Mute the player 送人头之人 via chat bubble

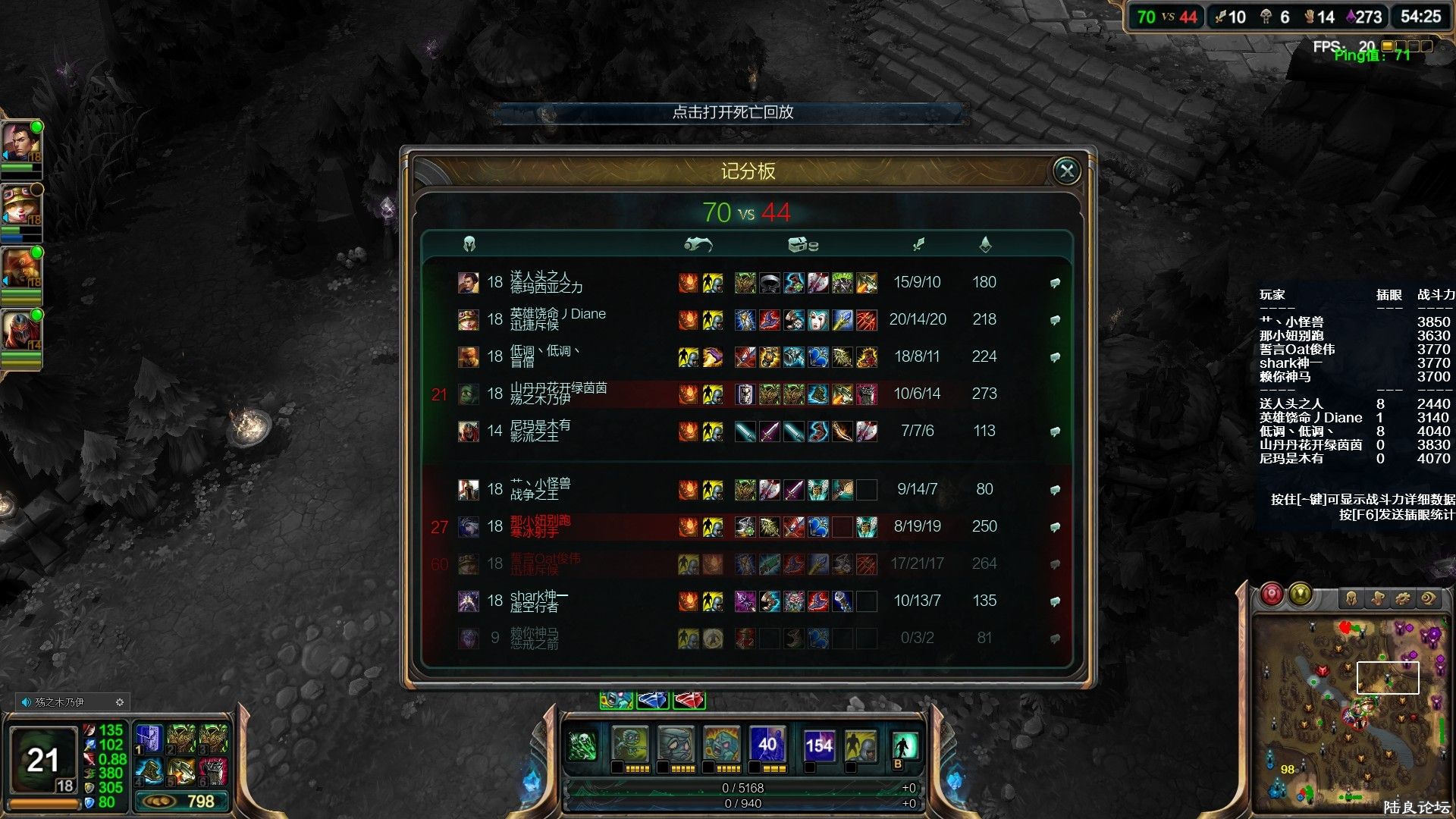[1055, 283]
